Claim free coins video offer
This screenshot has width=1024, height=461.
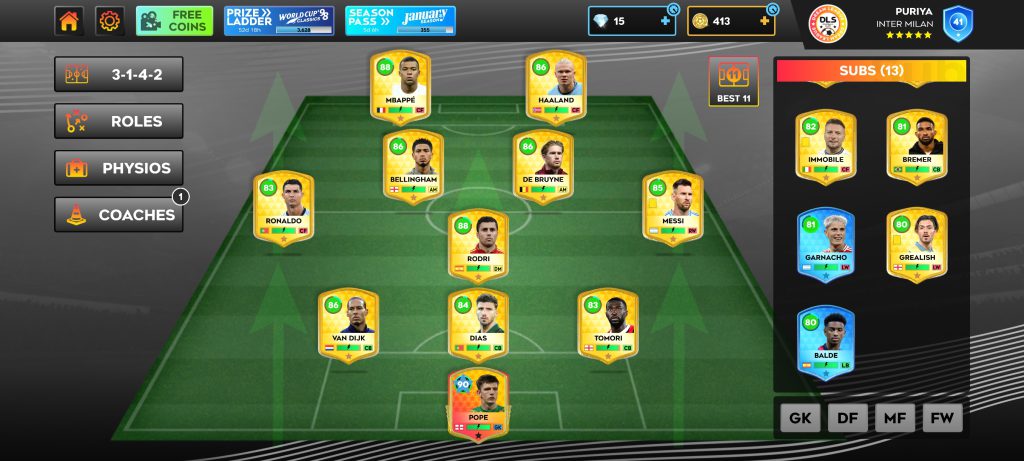(x=175, y=21)
